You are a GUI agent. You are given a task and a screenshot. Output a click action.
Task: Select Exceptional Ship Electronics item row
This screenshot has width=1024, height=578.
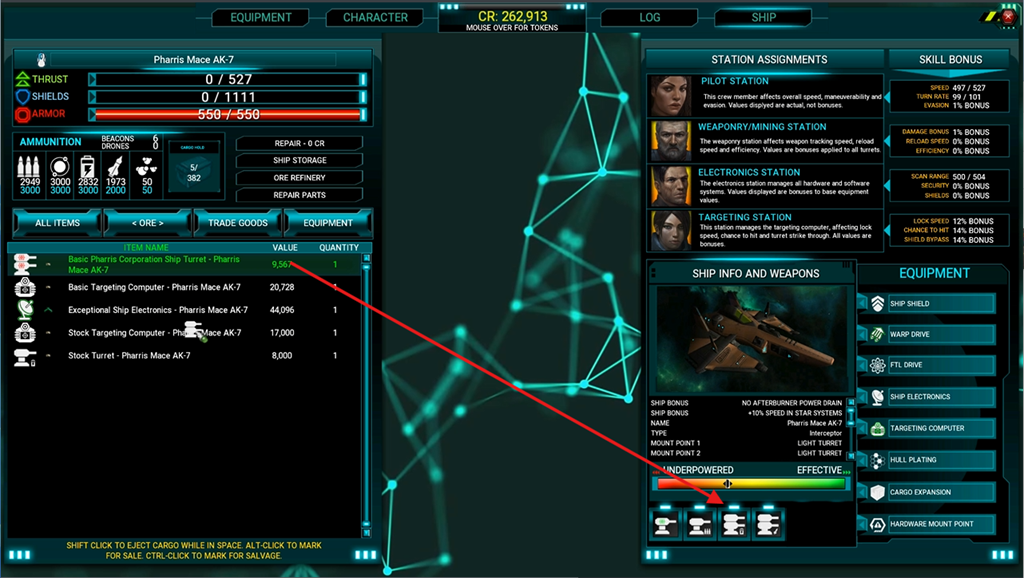(x=158, y=310)
